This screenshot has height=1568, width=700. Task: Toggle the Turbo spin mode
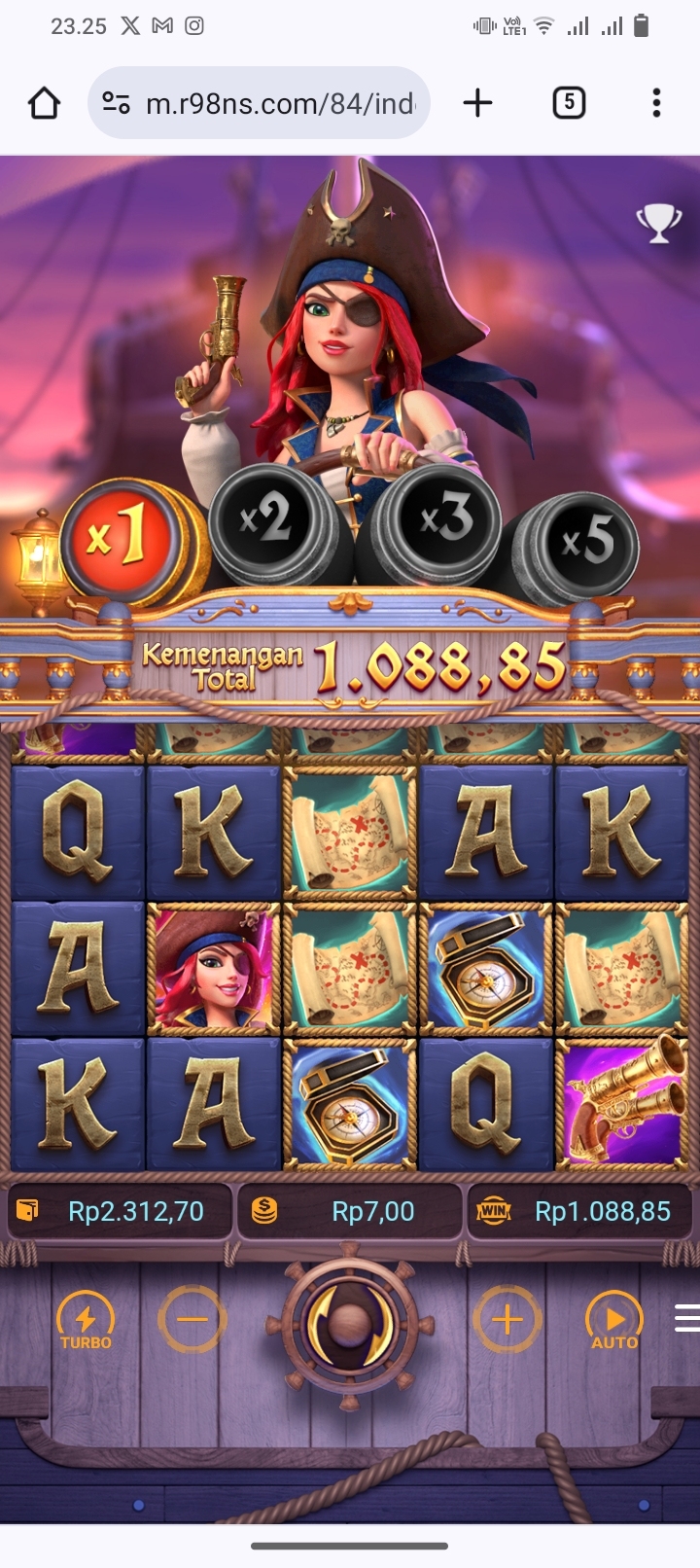tap(86, 1321)
